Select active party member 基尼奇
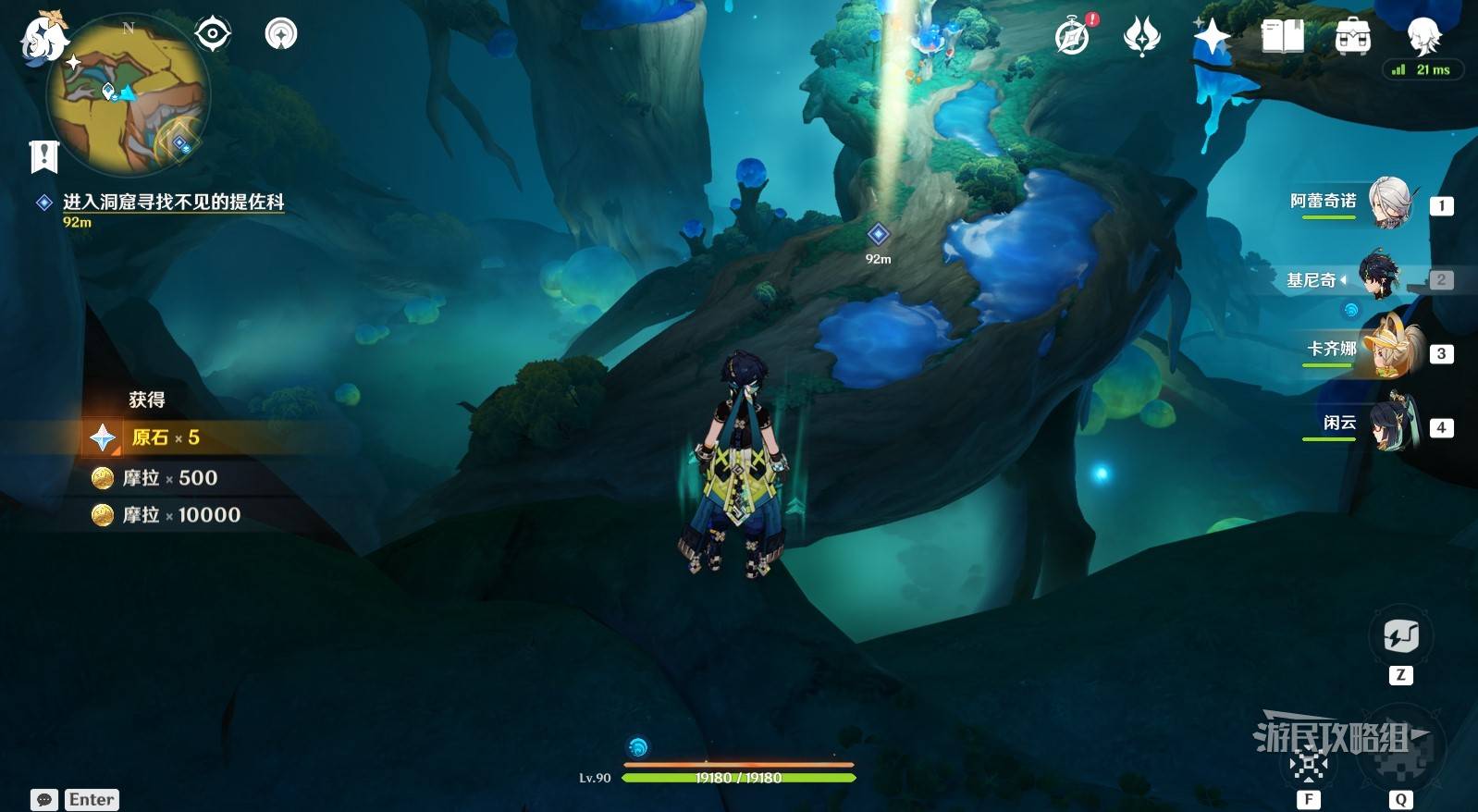 point(1380,277)
